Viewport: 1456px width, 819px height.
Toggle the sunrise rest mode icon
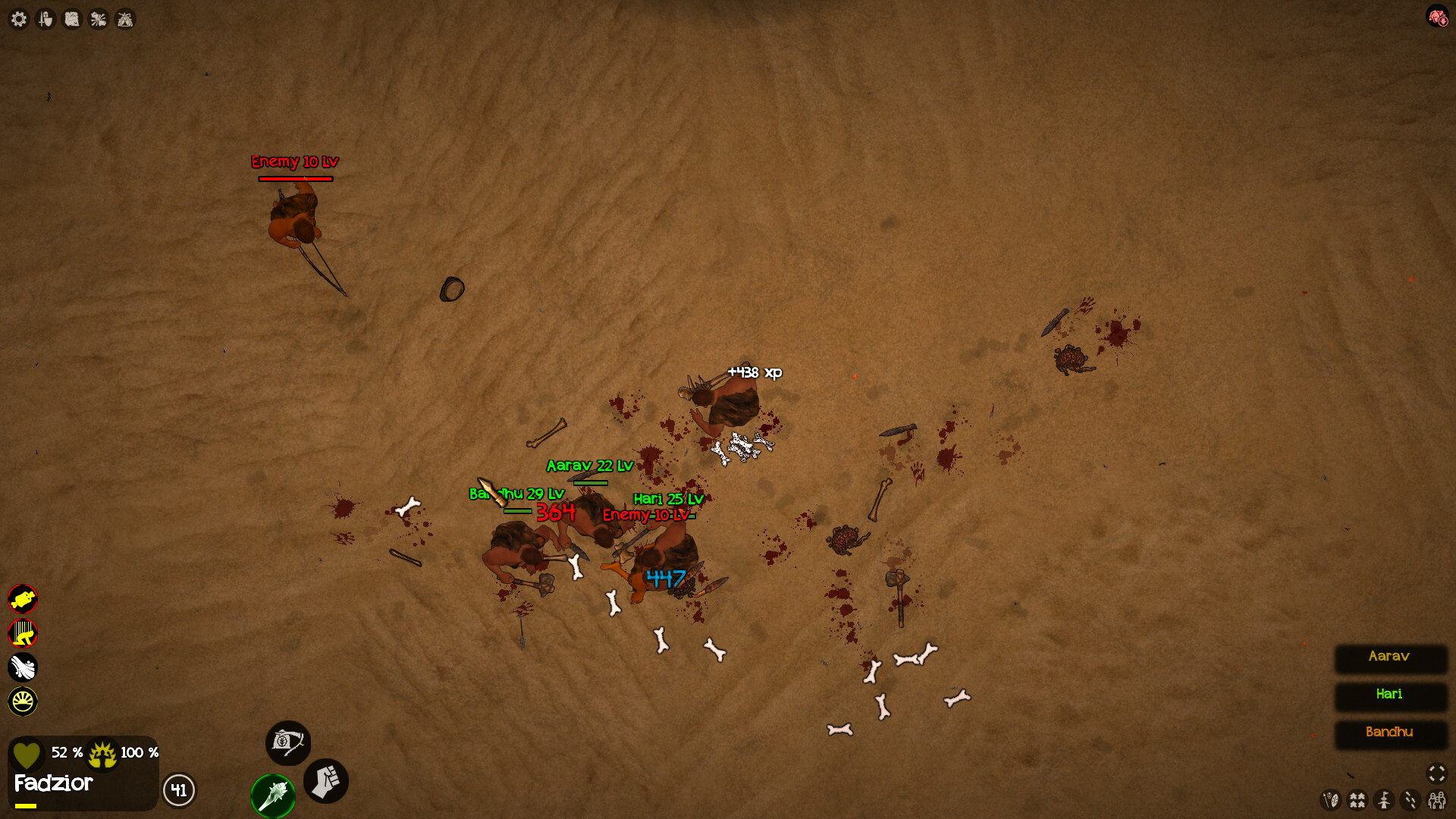(x=24, y=701)
